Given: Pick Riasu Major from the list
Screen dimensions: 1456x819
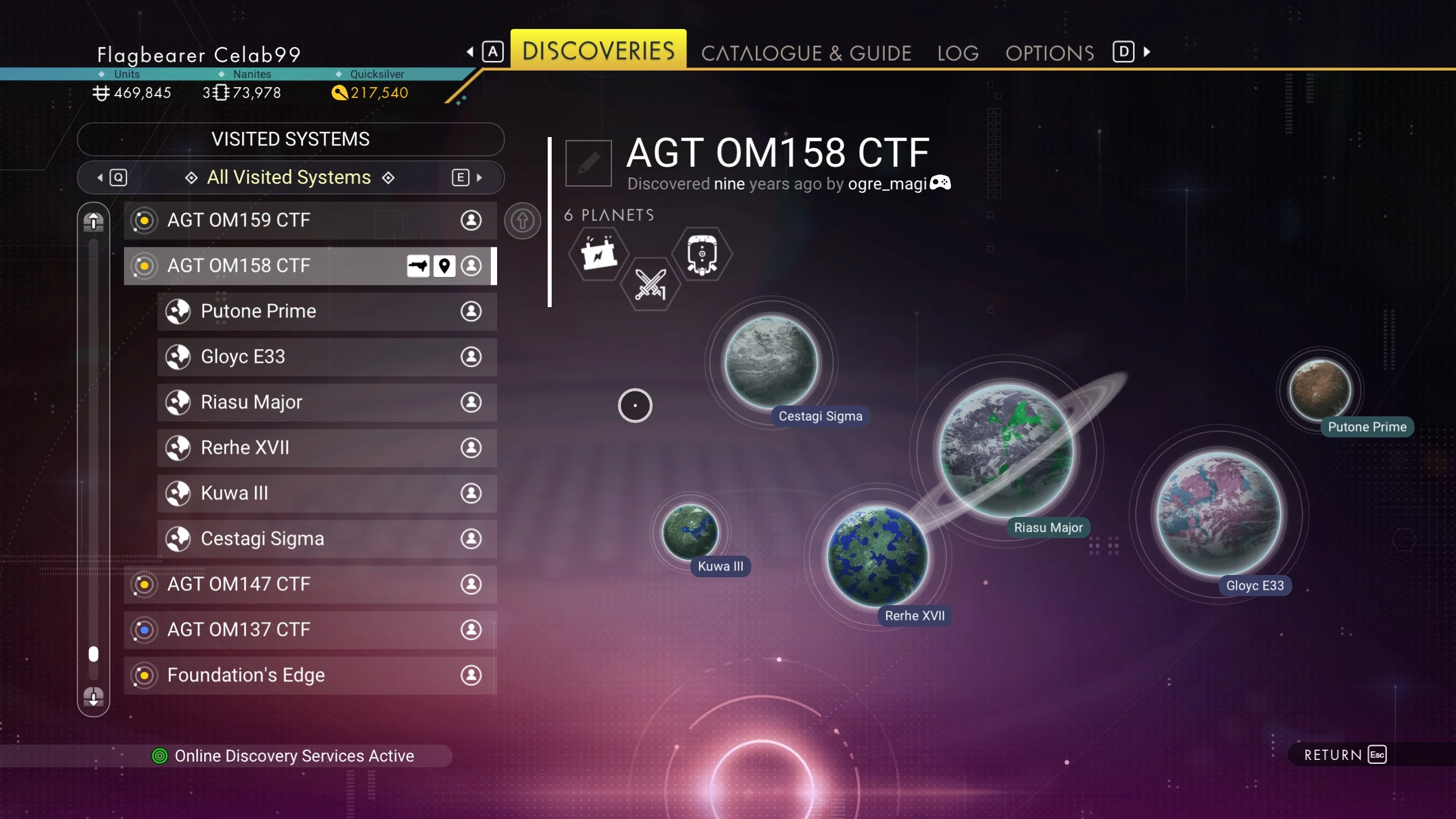Looking at the screenshot, I should [327, 402].
